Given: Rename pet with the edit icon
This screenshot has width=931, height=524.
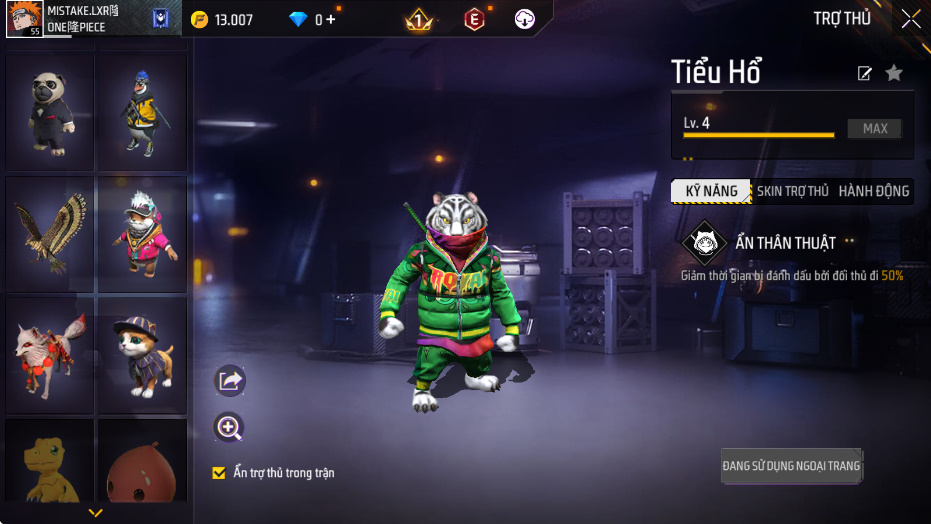Looking at the screenshot, I should pyautogui.click(x=865, y=73).
